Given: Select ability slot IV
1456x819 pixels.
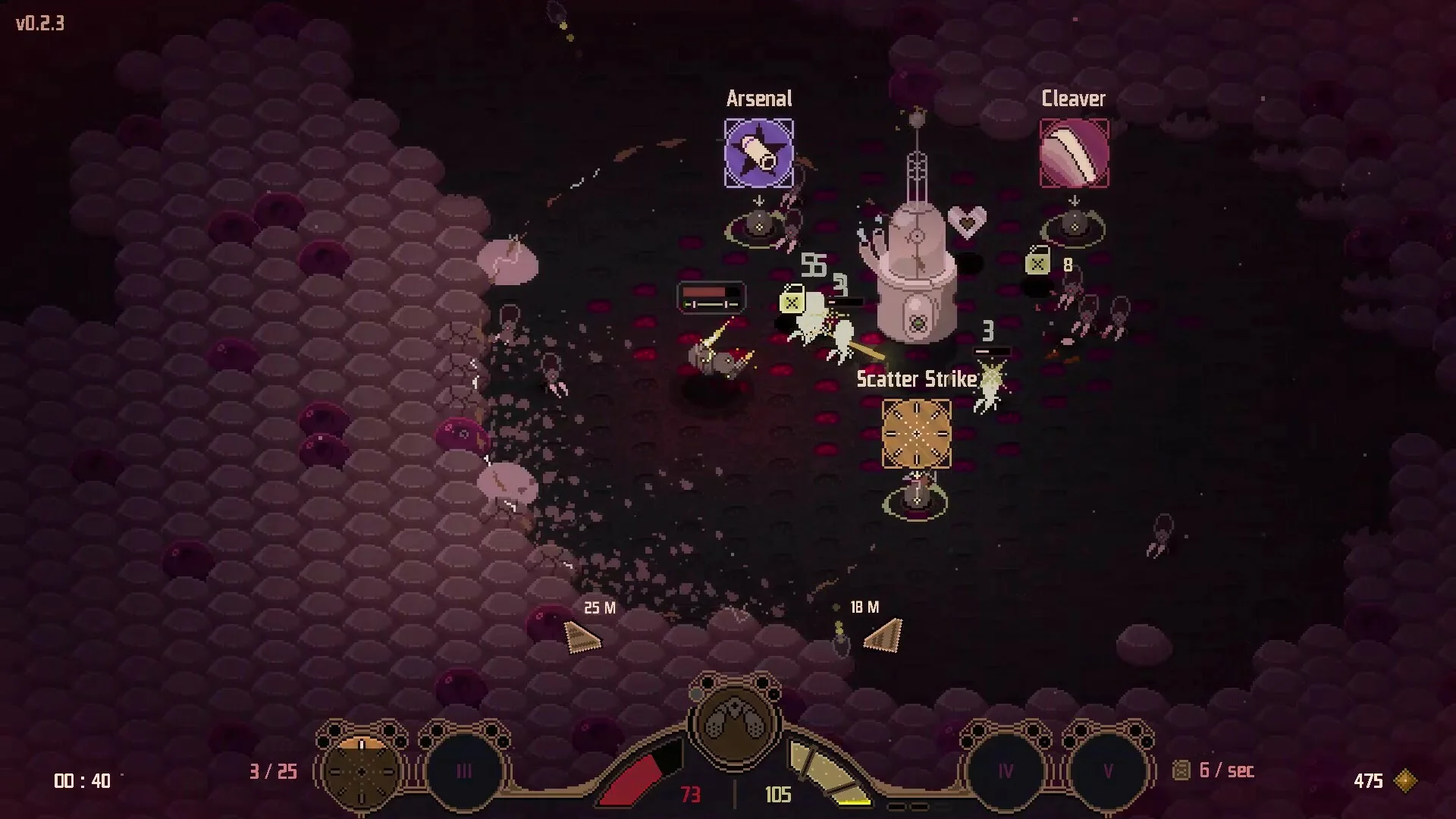Looking at the screenshot, I should pos(1006,771).
